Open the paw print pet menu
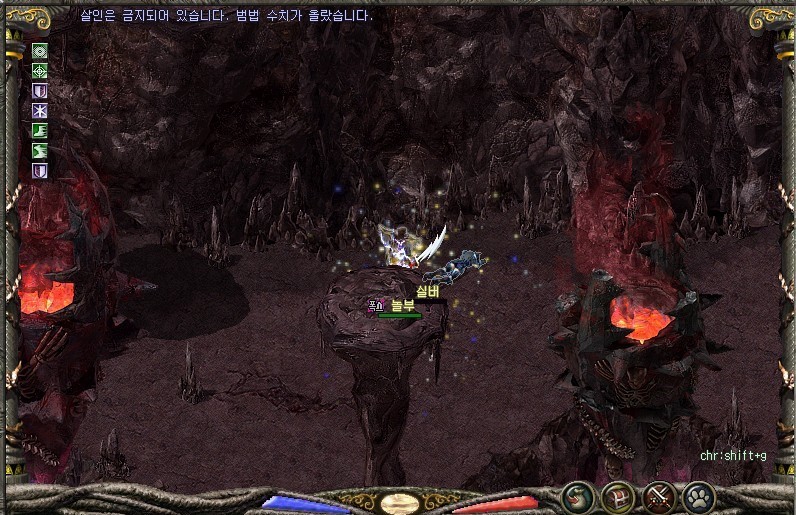Viewport: 796px width, 515px height. click(697, 496)
